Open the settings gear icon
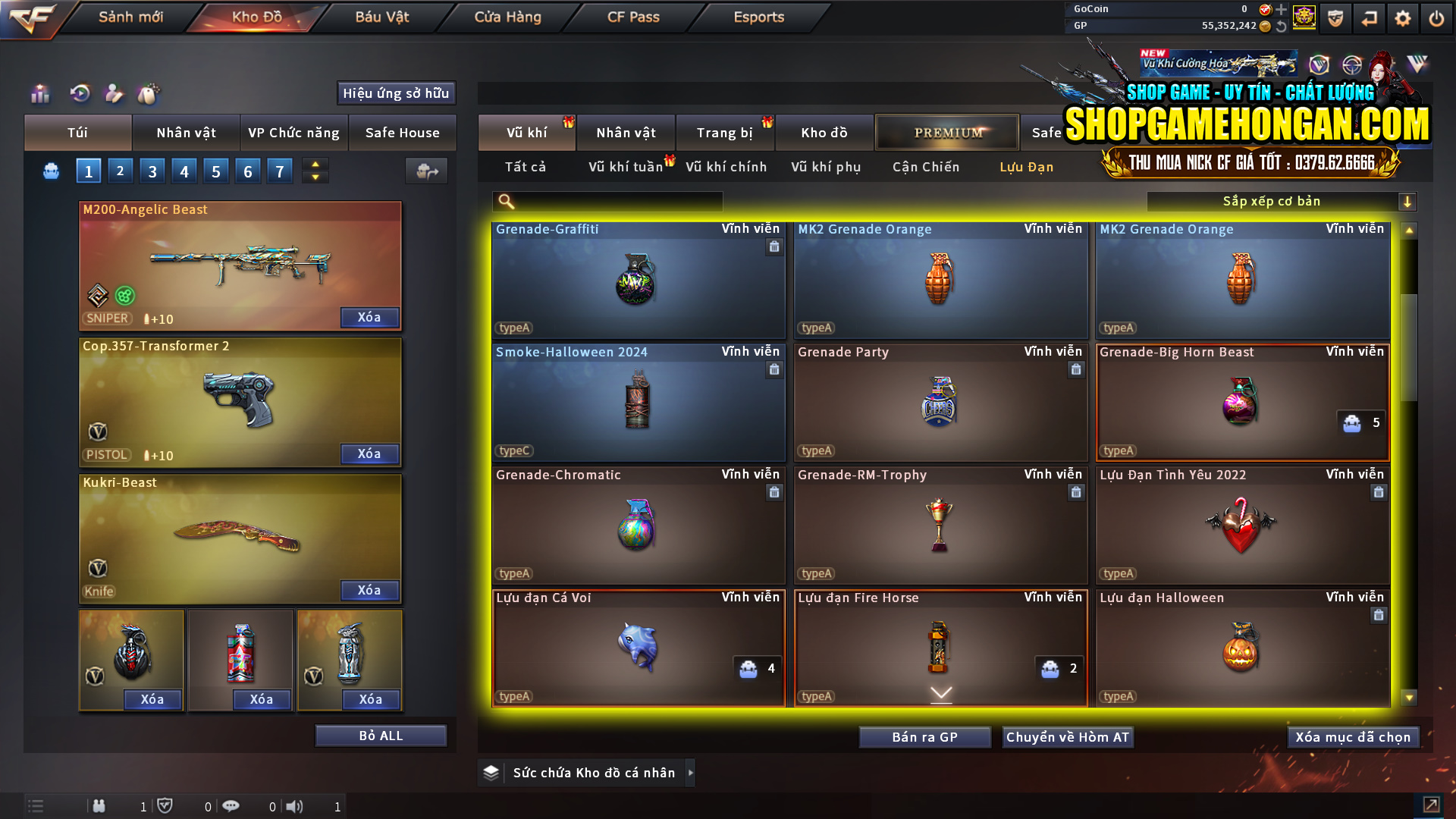Image resolution: width=1456 pixels, height=819 pixels. tap(1403, 17)
